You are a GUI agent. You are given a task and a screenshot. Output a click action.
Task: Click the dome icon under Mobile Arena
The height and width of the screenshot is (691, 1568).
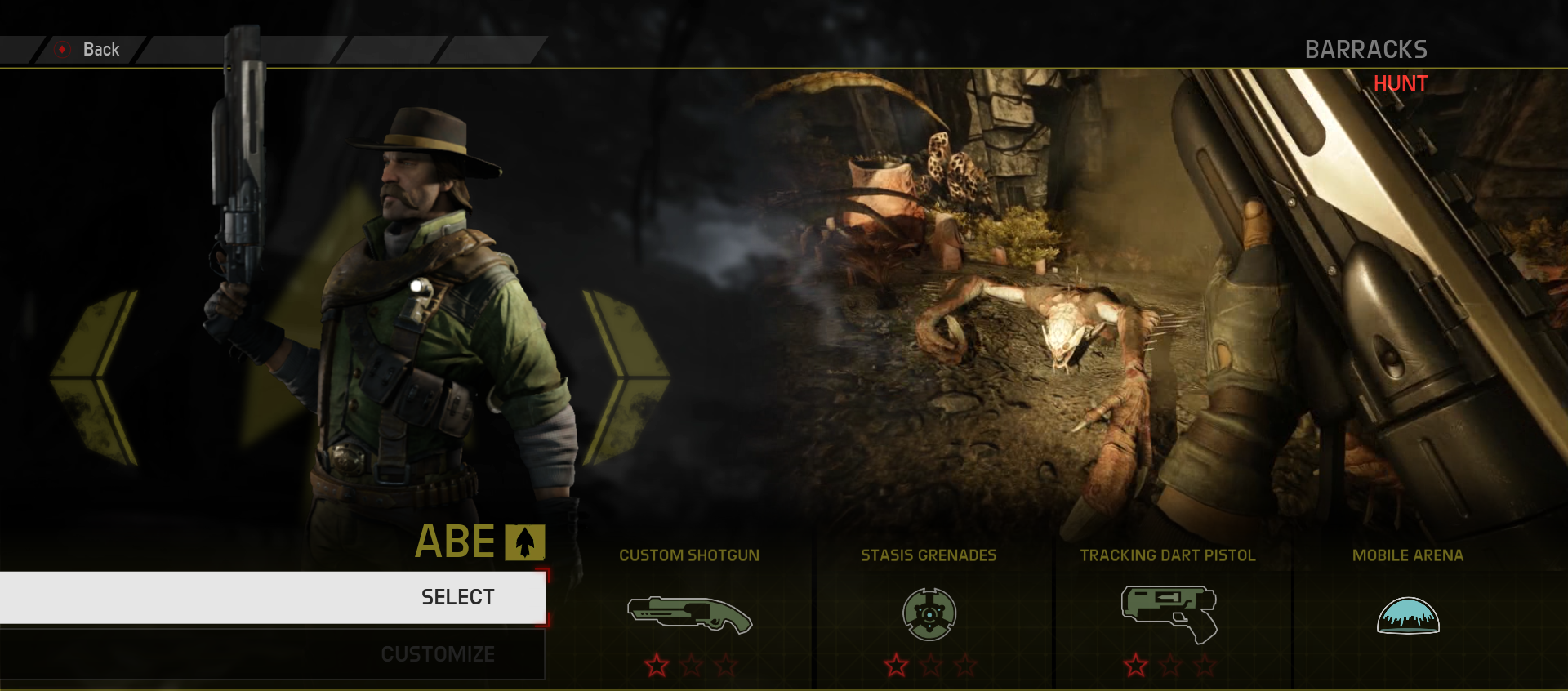[1408, 615]
